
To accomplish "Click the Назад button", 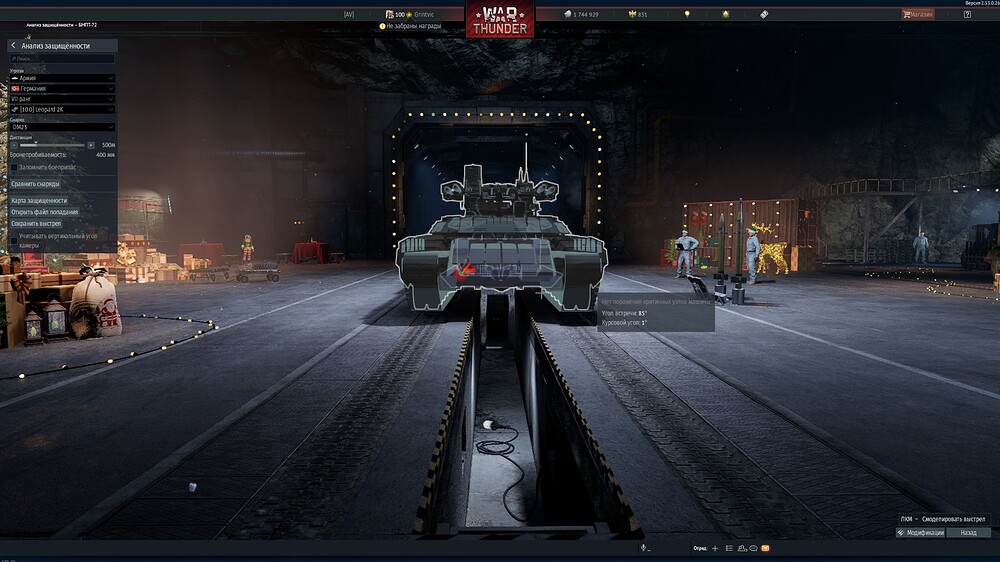I will coord(967,533).
